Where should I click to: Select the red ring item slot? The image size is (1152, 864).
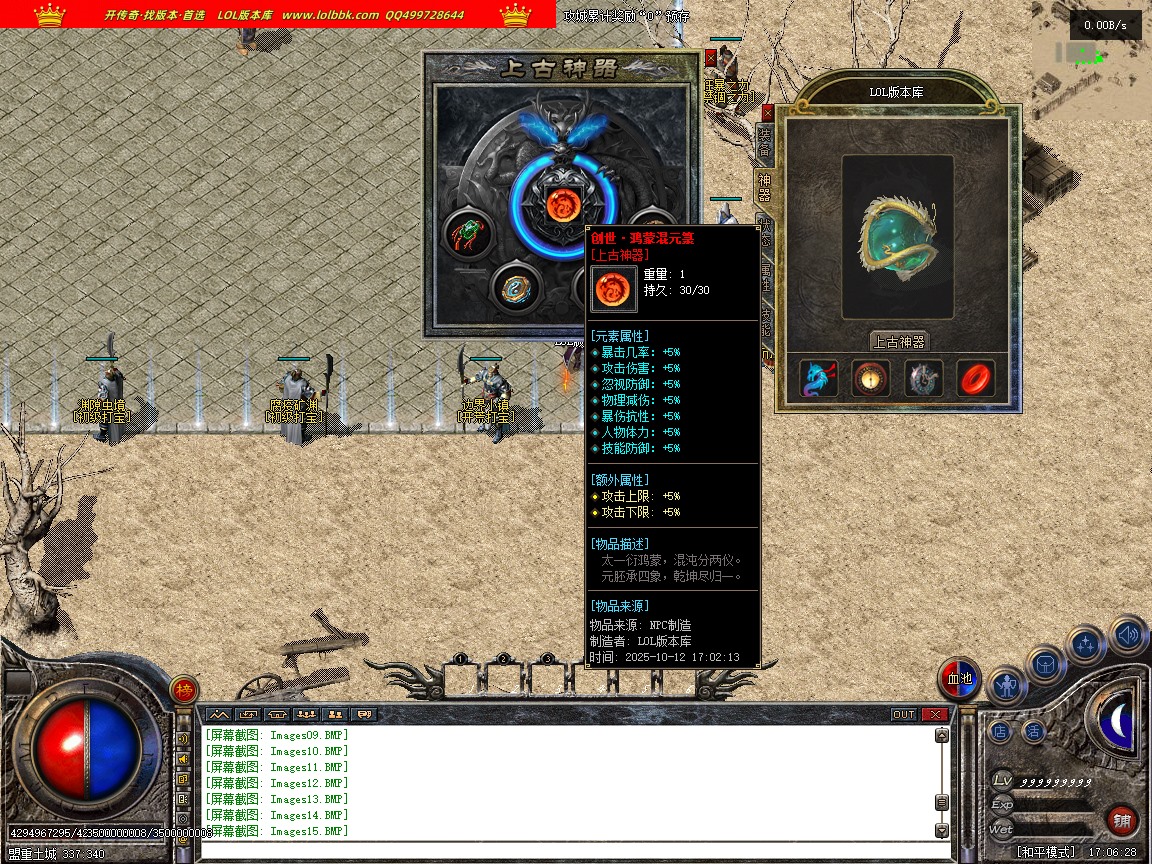point(975,379)
